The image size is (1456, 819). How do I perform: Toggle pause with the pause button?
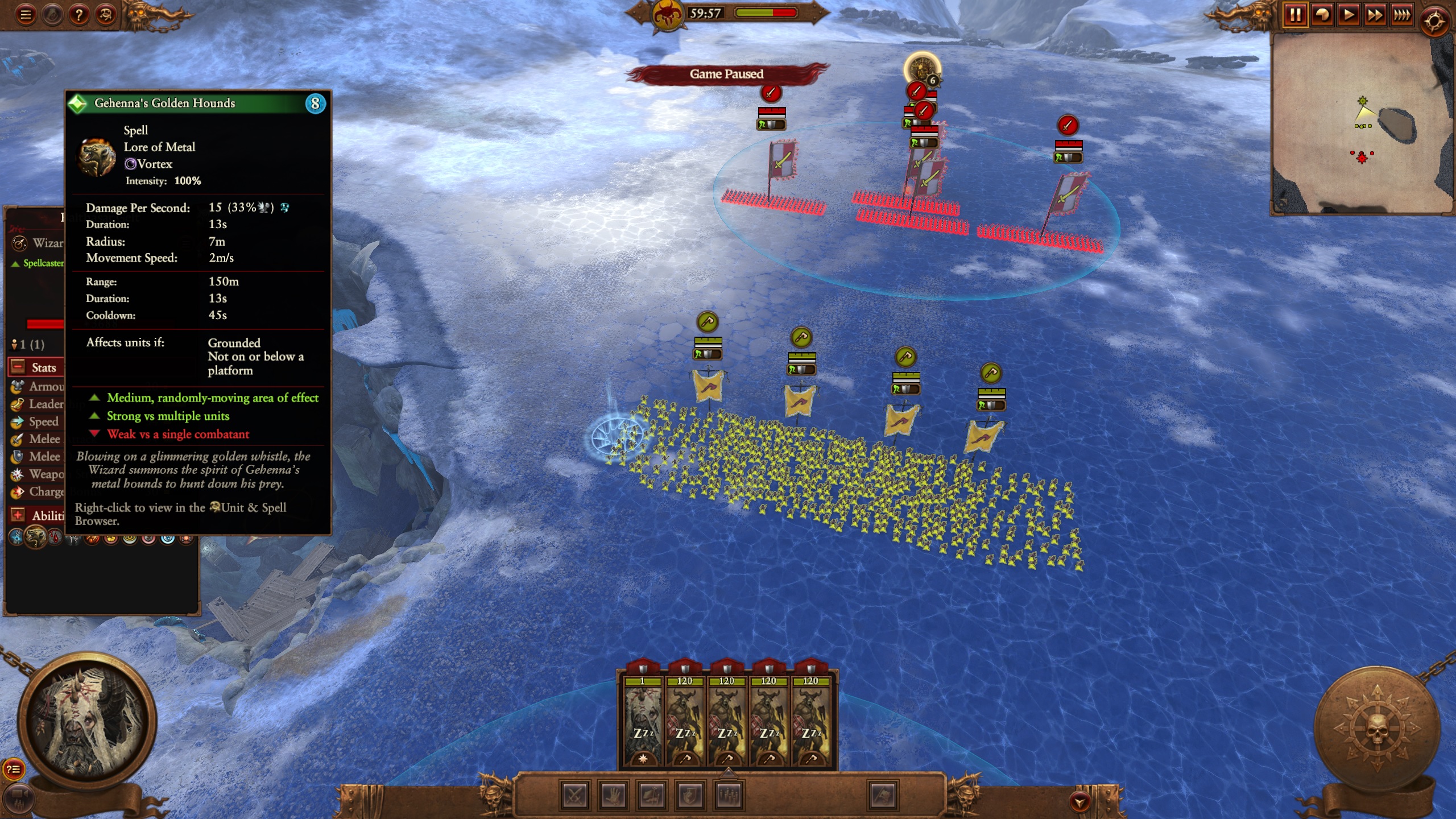pos(1297,15)
